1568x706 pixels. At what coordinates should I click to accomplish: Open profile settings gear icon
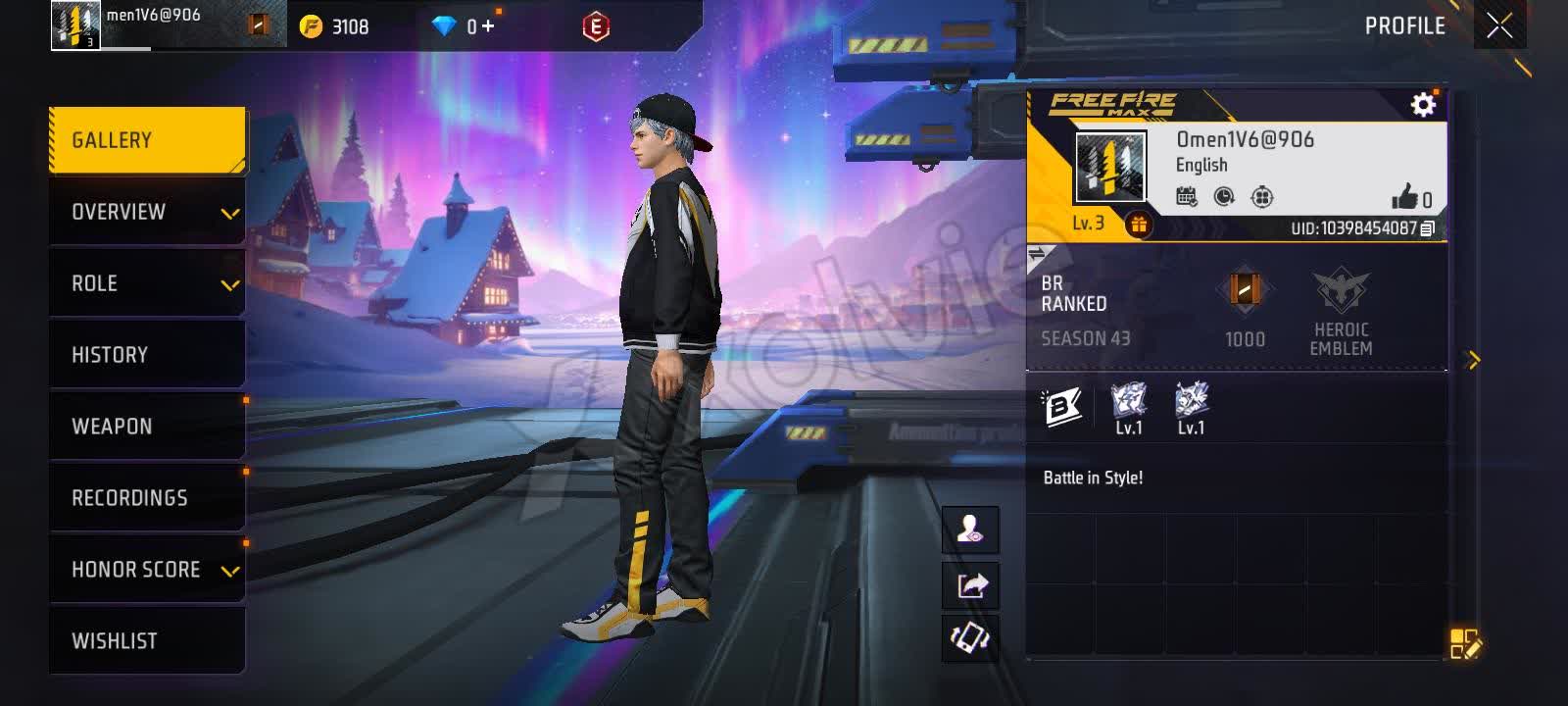click(1423, 104)
